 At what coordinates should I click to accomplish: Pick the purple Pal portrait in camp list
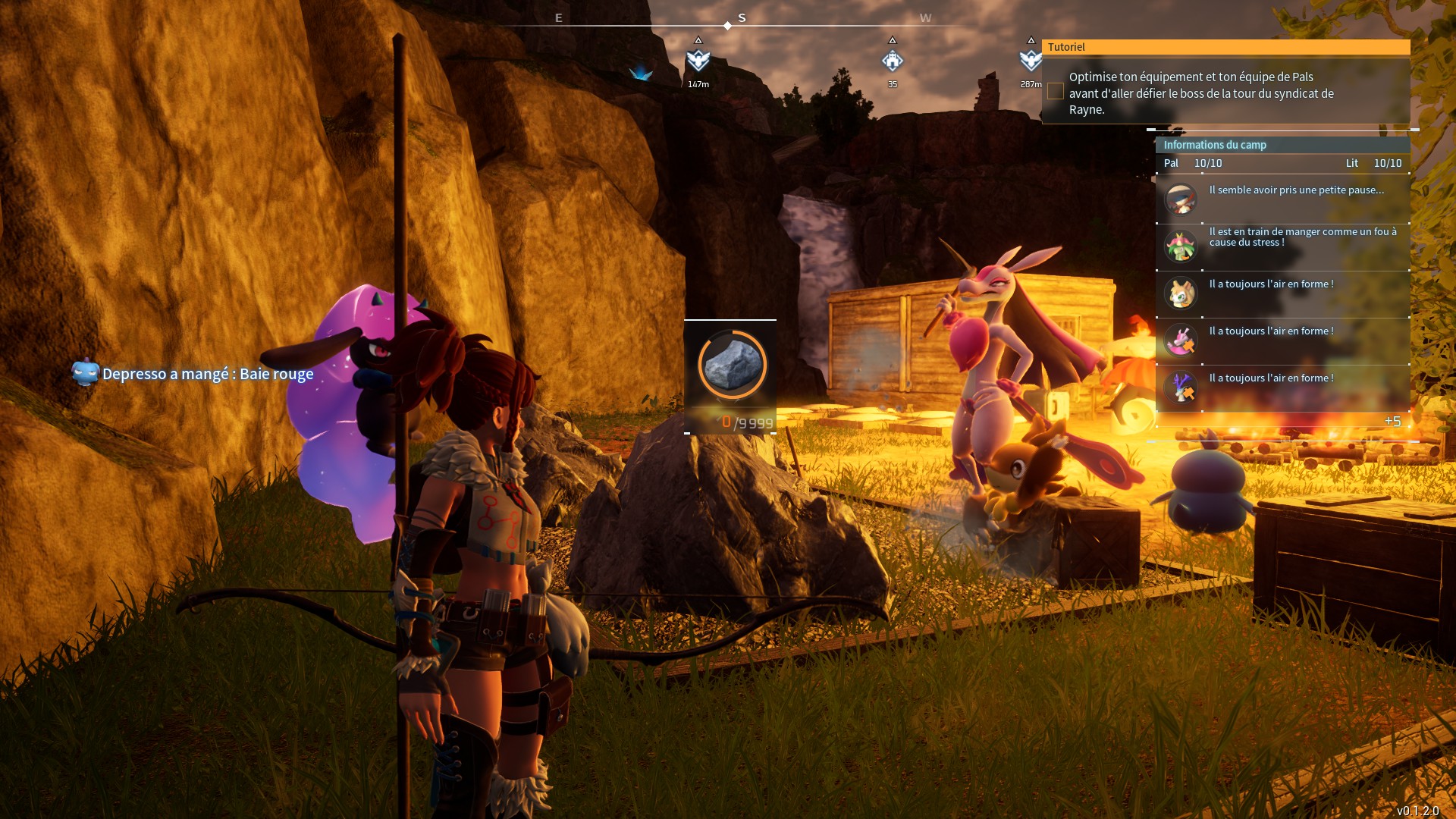[1181, 388]
